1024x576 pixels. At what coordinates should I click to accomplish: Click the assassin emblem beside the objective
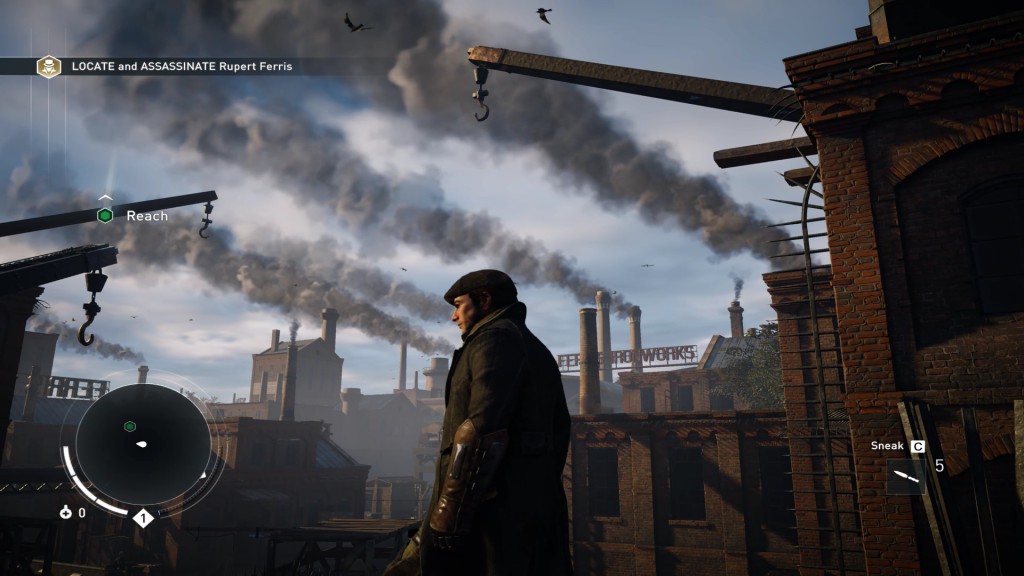(48, 66)
